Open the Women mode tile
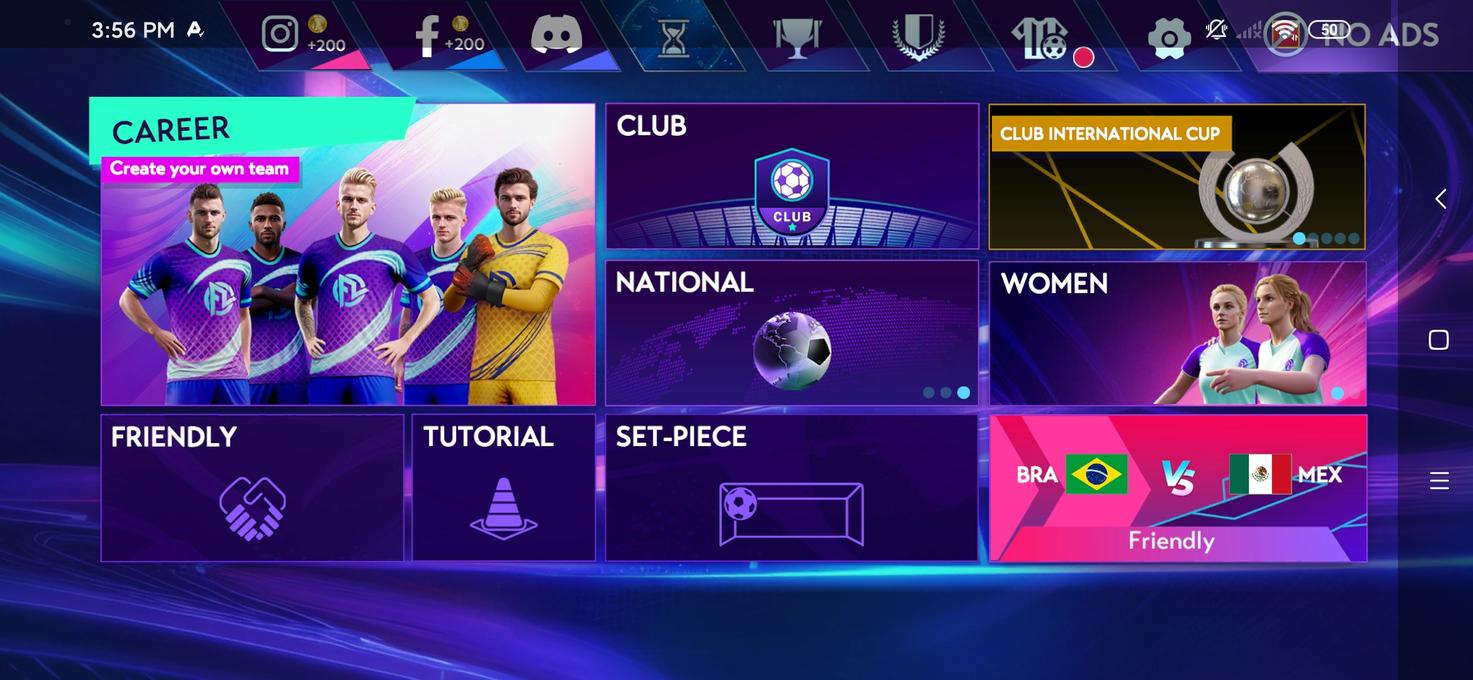 (x=1176, y=333)
